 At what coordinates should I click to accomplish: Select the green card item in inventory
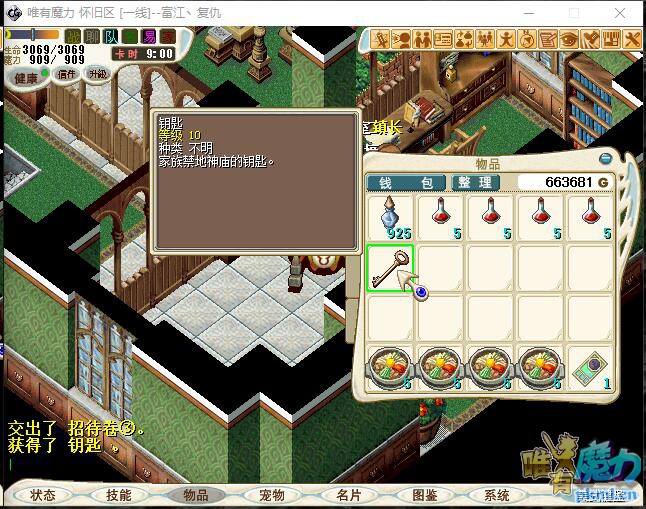click(x=589, y=368)
